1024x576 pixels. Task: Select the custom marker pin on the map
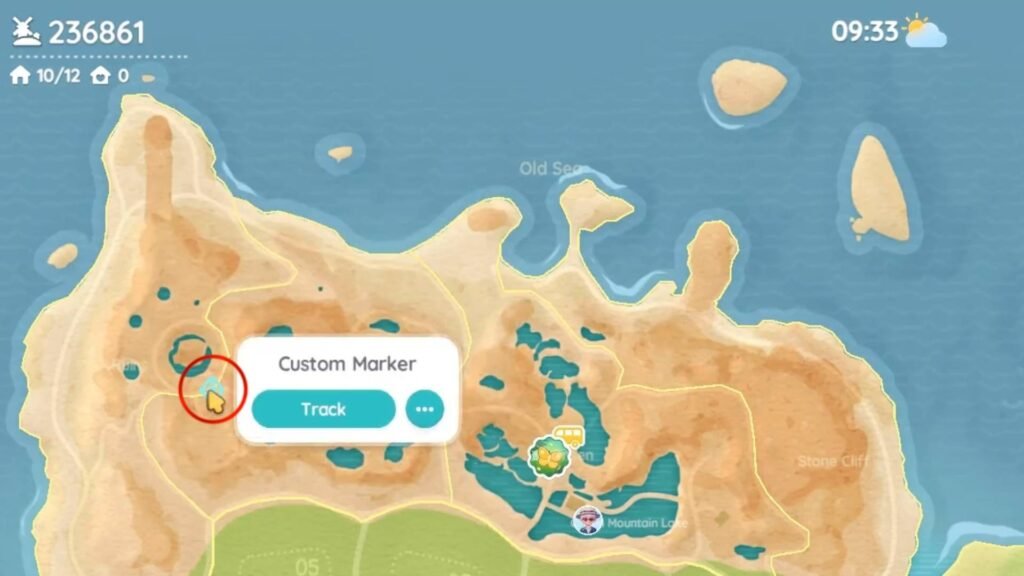click(x=210, y=387)
